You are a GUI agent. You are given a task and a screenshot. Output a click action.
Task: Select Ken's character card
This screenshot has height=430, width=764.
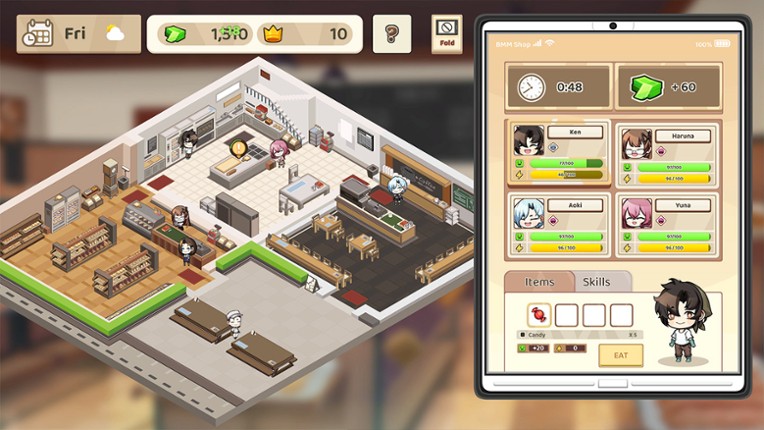(x=559, y=153)
